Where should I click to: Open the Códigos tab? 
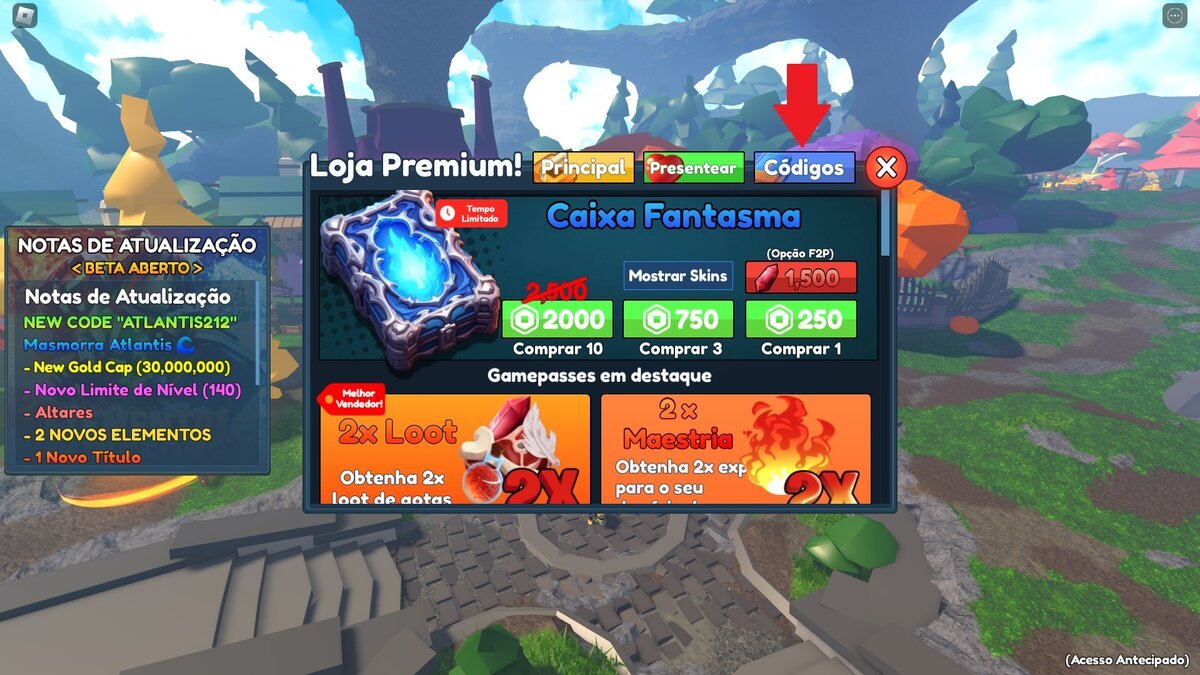(x=805, y=167)
